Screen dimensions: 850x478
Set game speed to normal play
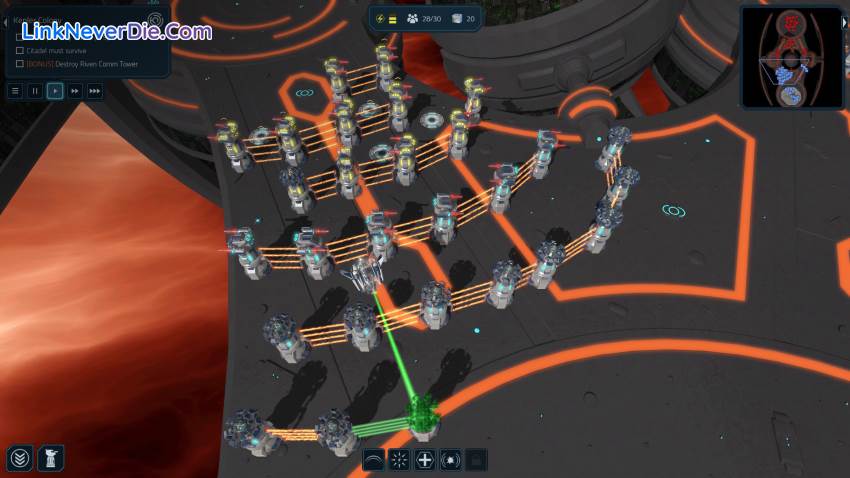click(55, 91)
